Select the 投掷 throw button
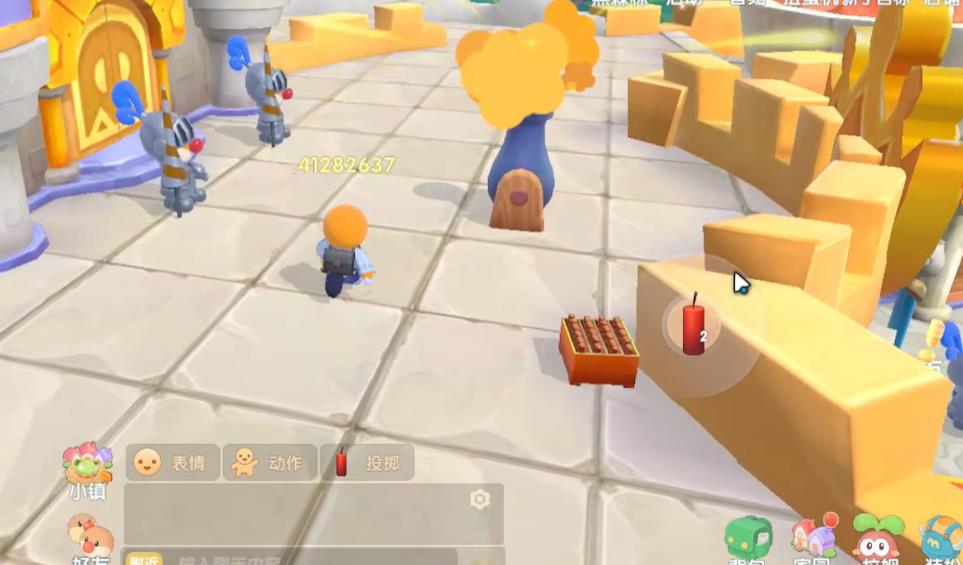963x565 pixels. point(367,462)
